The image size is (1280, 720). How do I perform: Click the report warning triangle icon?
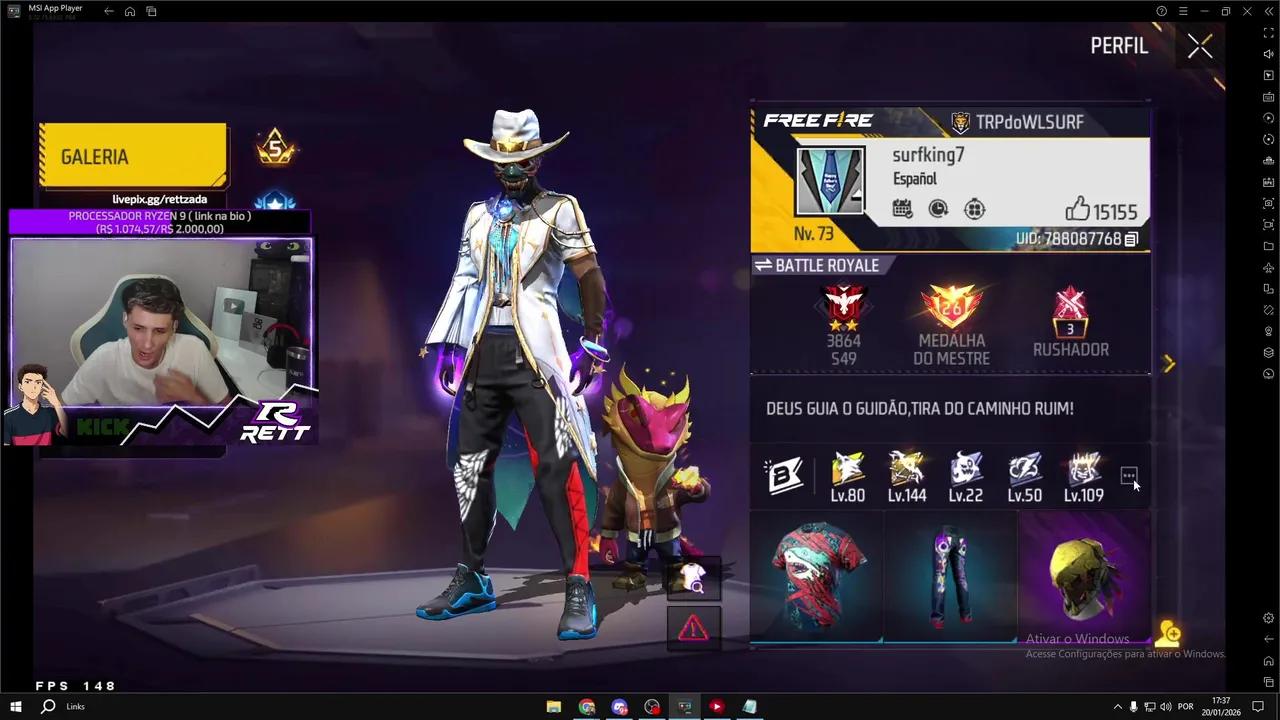[x=694, y=627]
